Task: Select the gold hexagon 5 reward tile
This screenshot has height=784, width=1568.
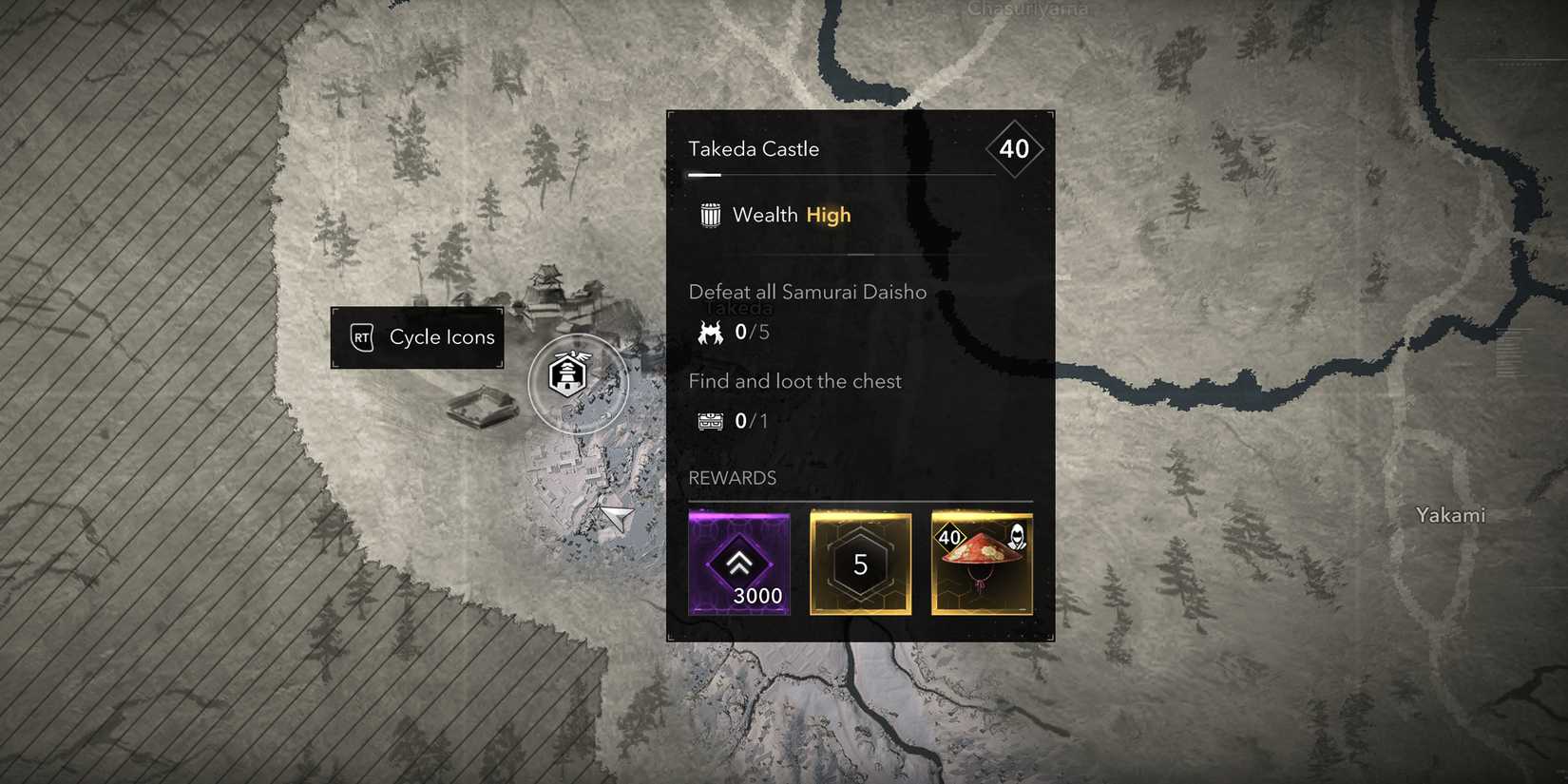Action: (x=860, y=564)
